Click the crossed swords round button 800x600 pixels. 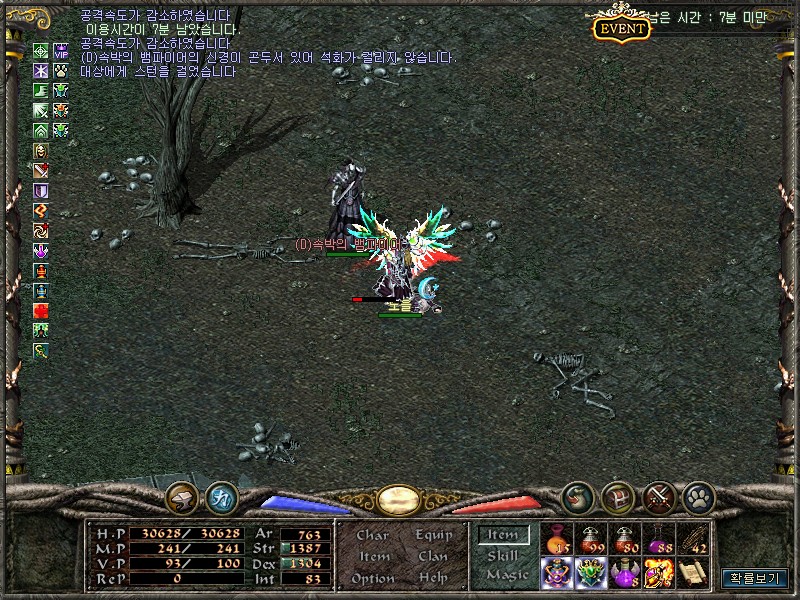659,495
